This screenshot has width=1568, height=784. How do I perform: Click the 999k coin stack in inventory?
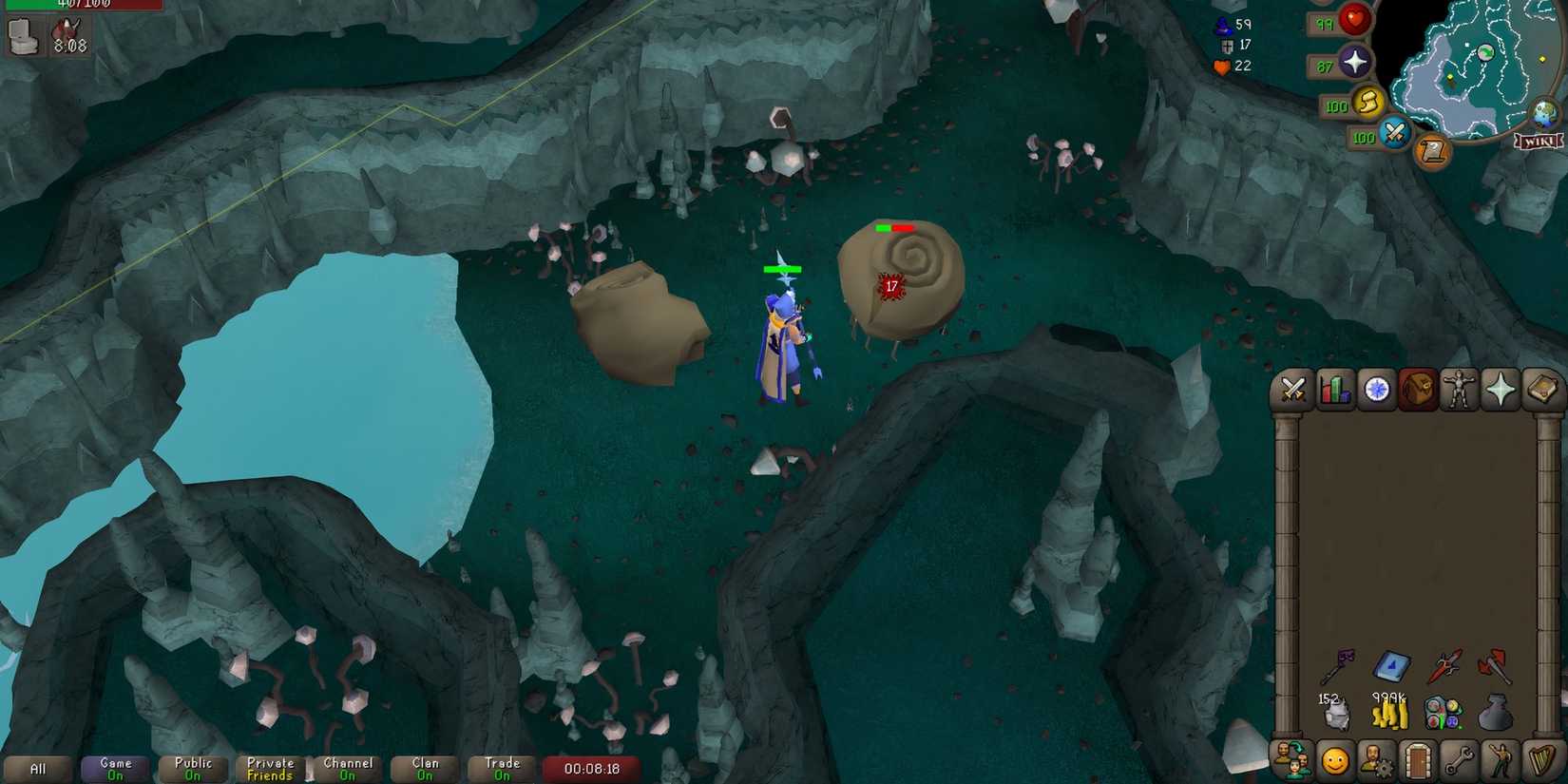pyautogui.click(x=1389, y=713)
